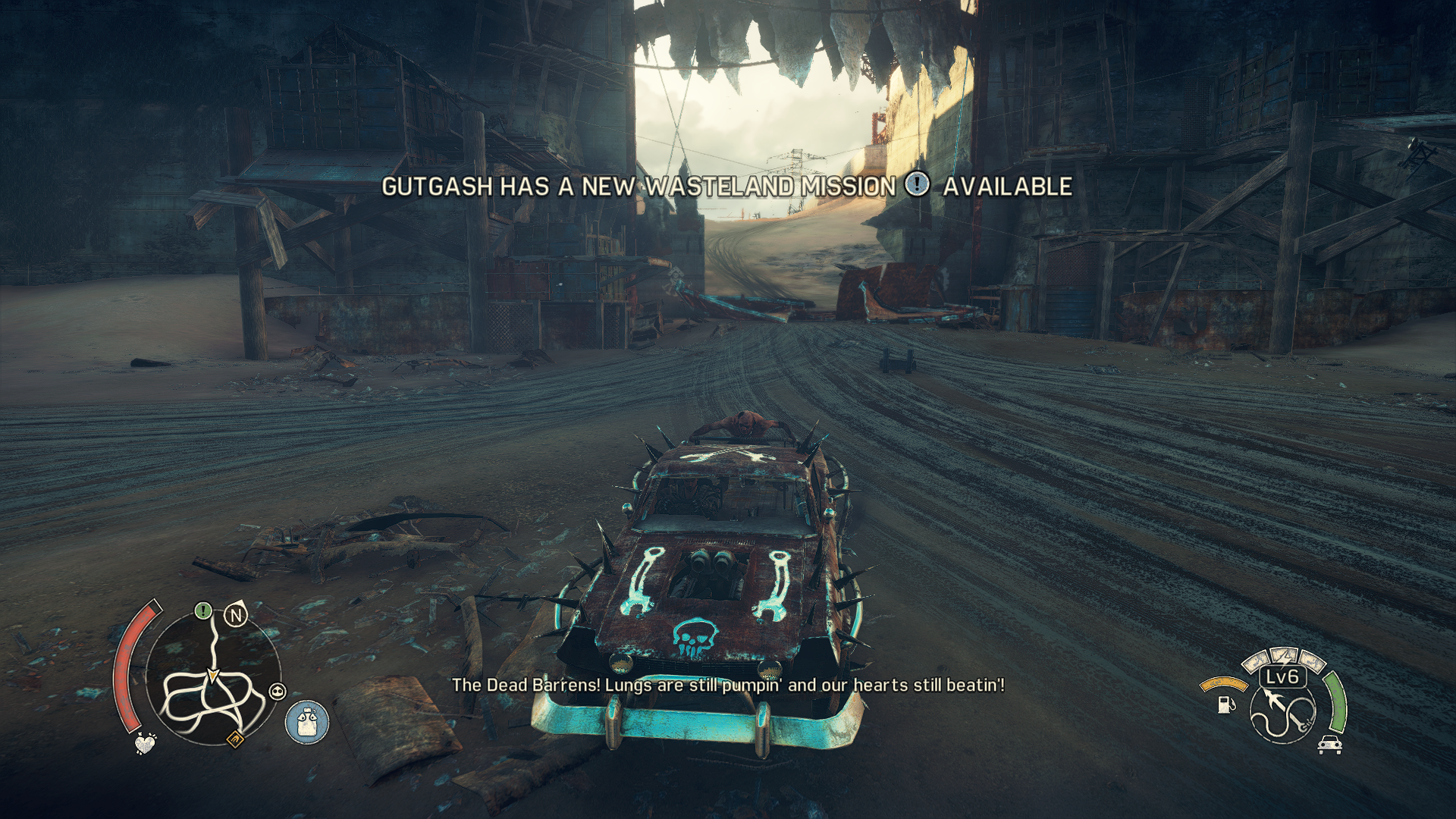Click the wasteland mission exclamation icon in the notification
Viewport: 1456px width, 819px height.
pos(918,184)
